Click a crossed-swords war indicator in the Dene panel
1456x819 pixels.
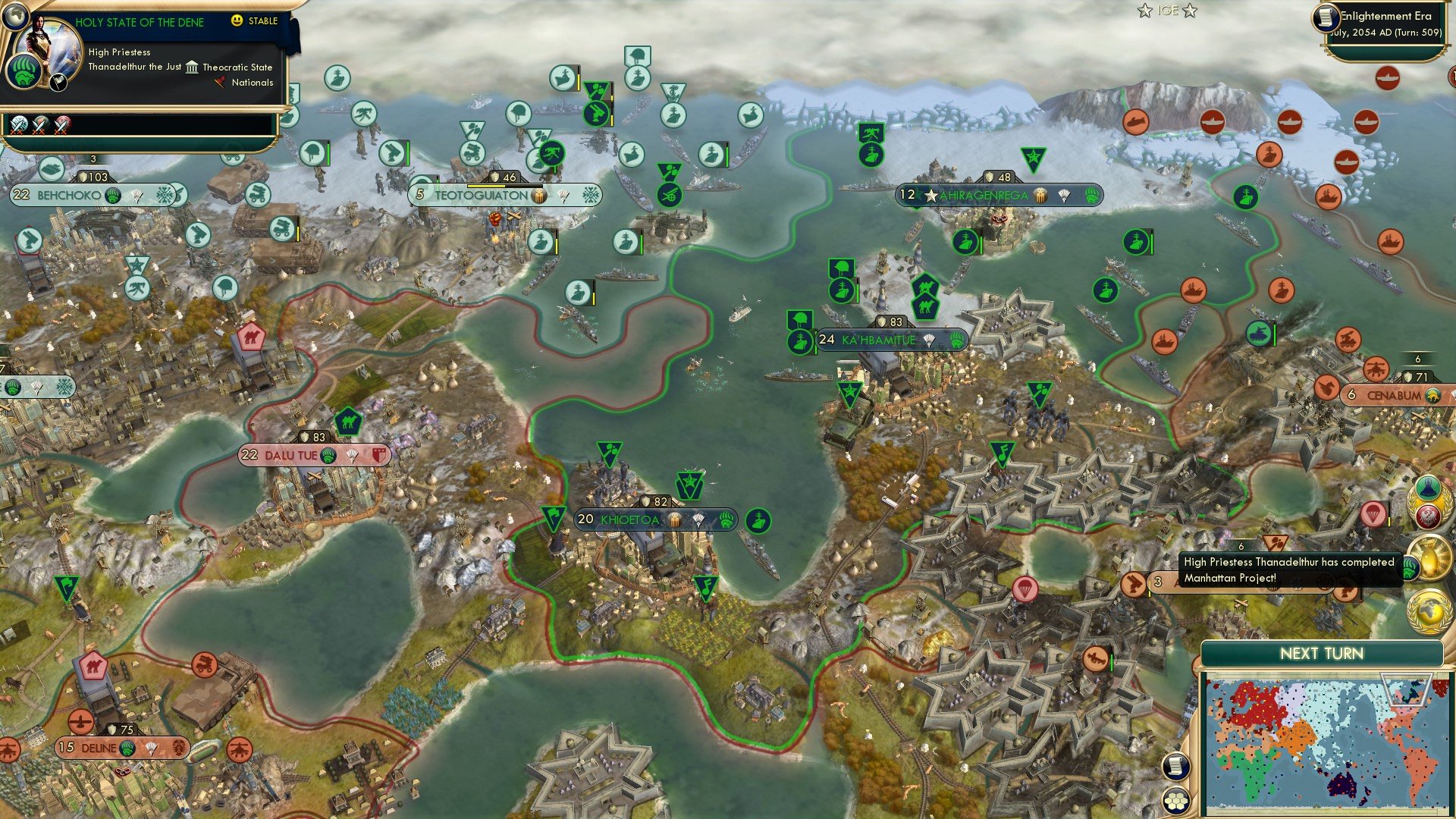[18, 124]
